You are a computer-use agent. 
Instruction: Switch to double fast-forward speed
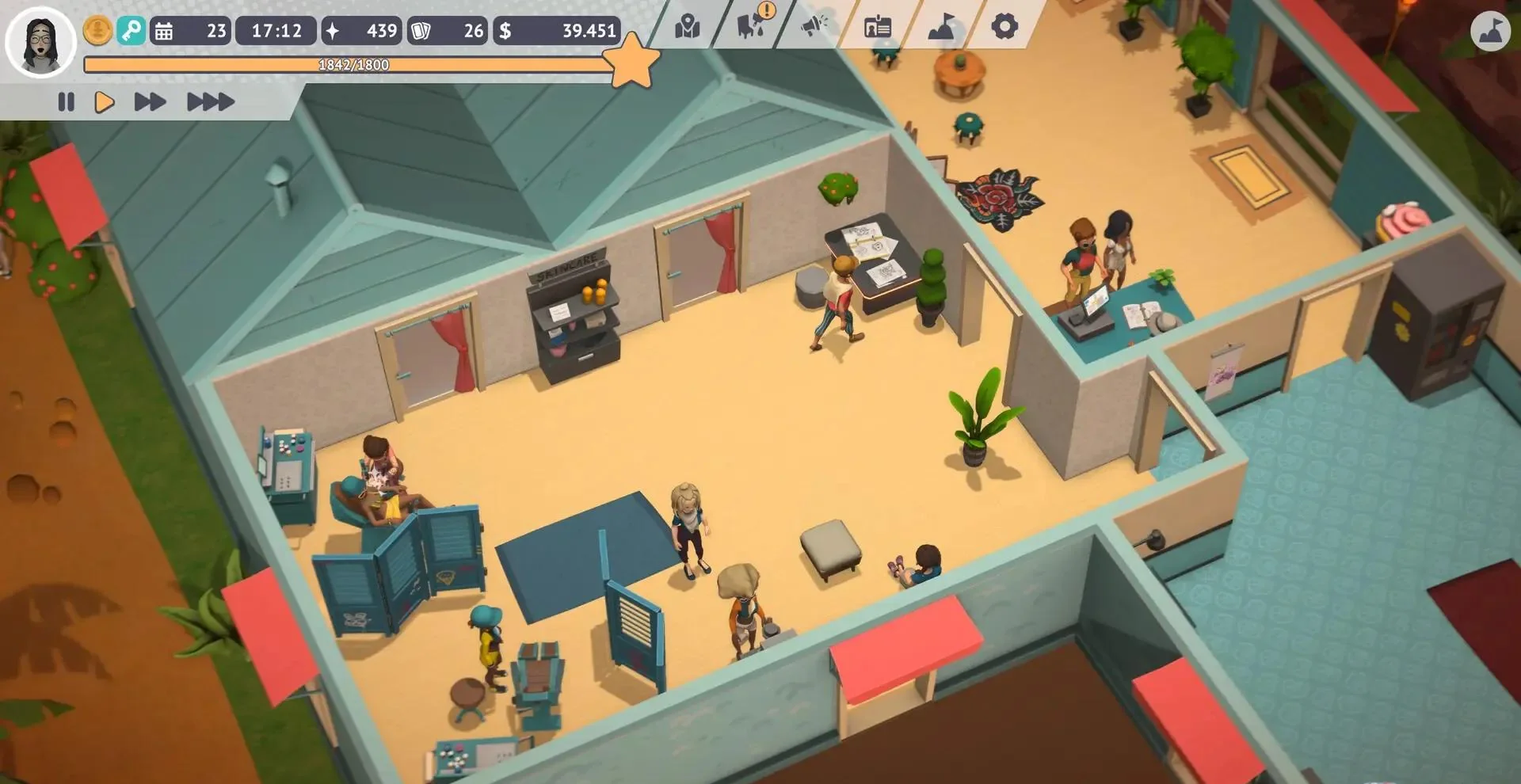coord(150,102)
